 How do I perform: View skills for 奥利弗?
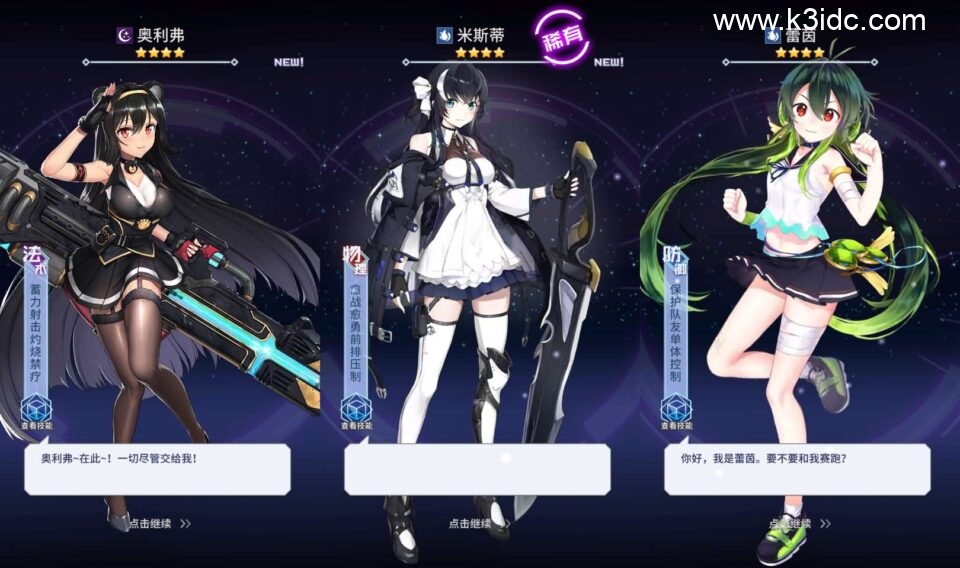36,412
